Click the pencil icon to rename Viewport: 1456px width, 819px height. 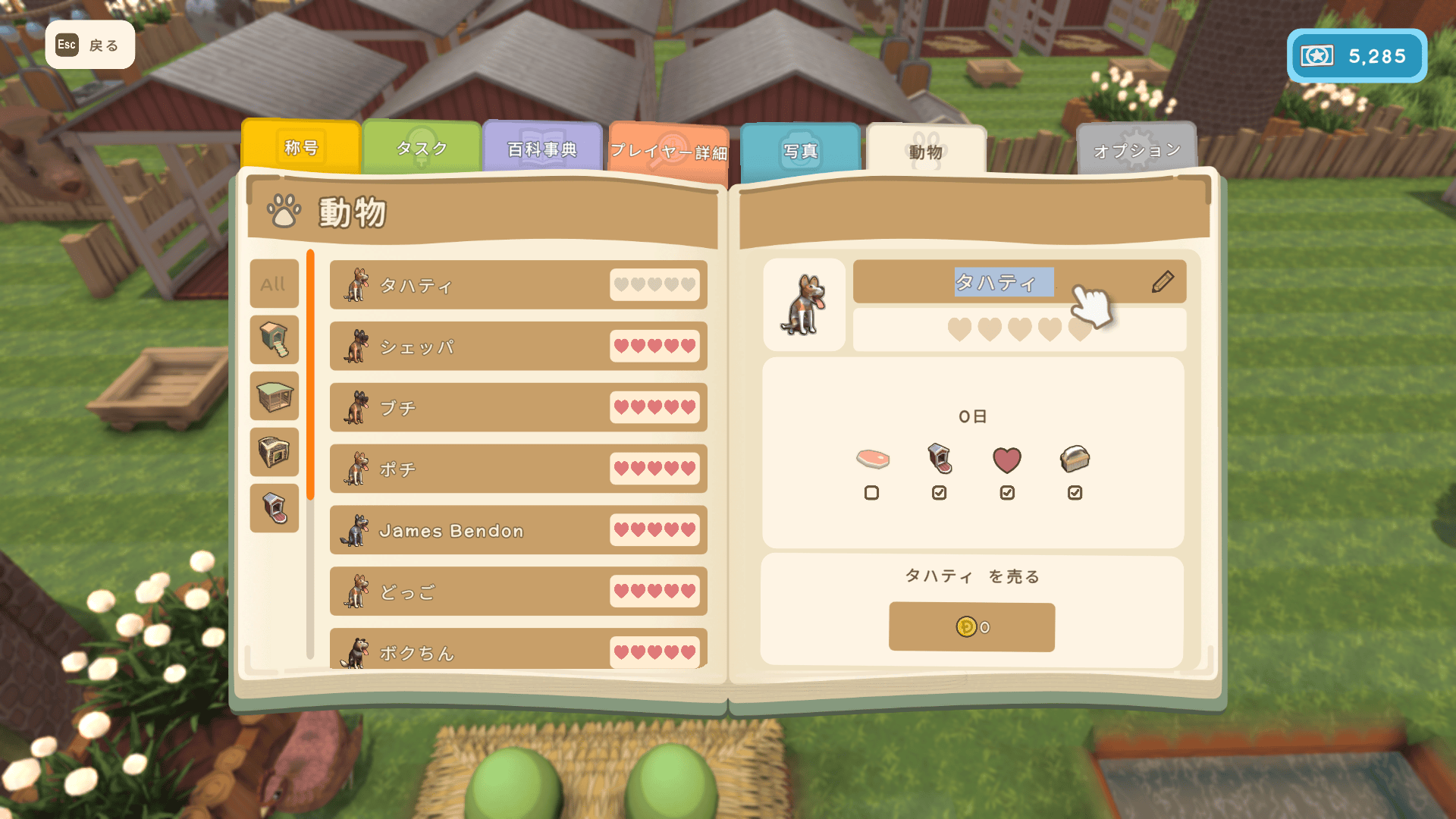1163,282
